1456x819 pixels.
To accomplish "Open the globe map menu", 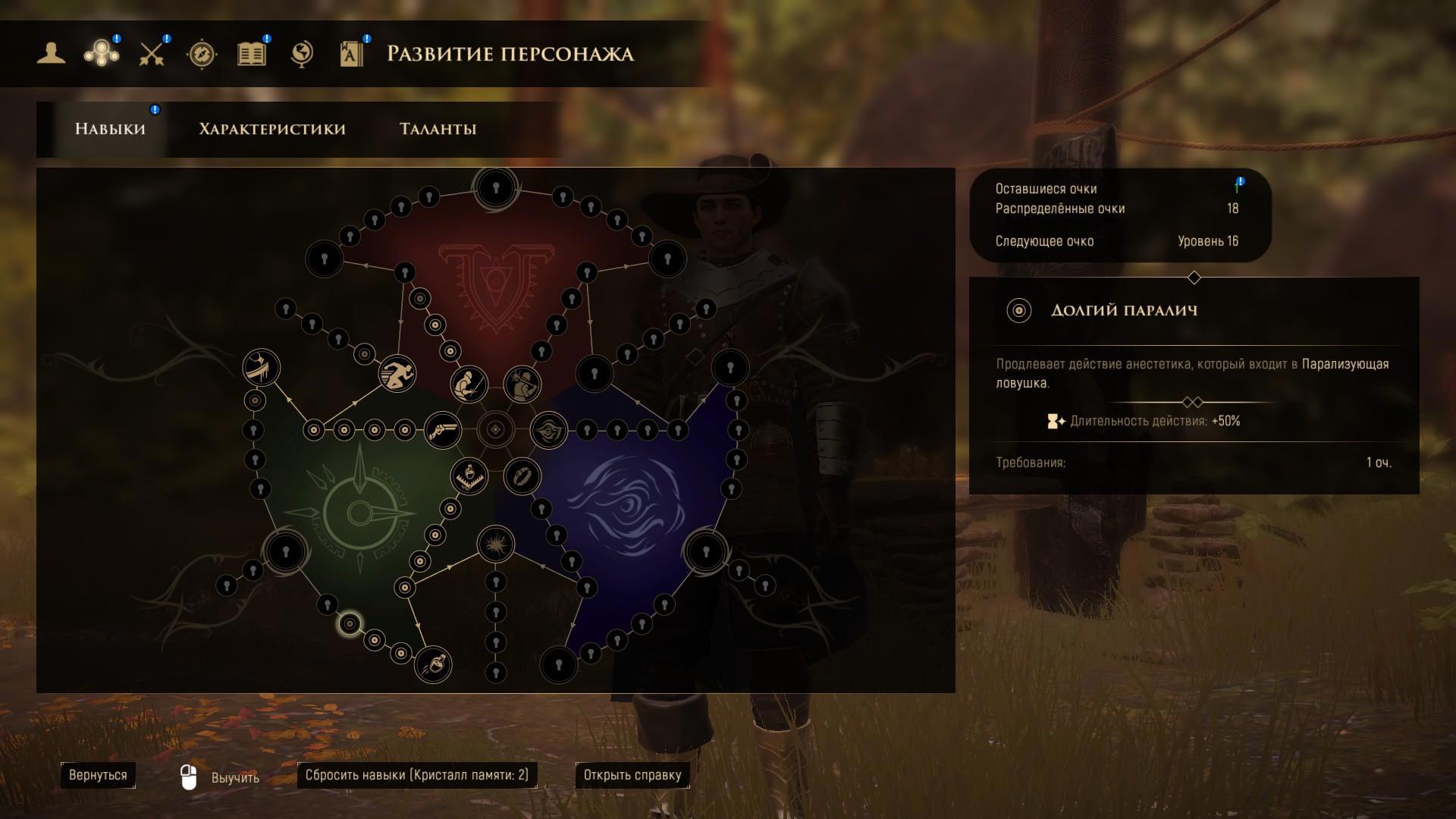I will coord(302,54).
